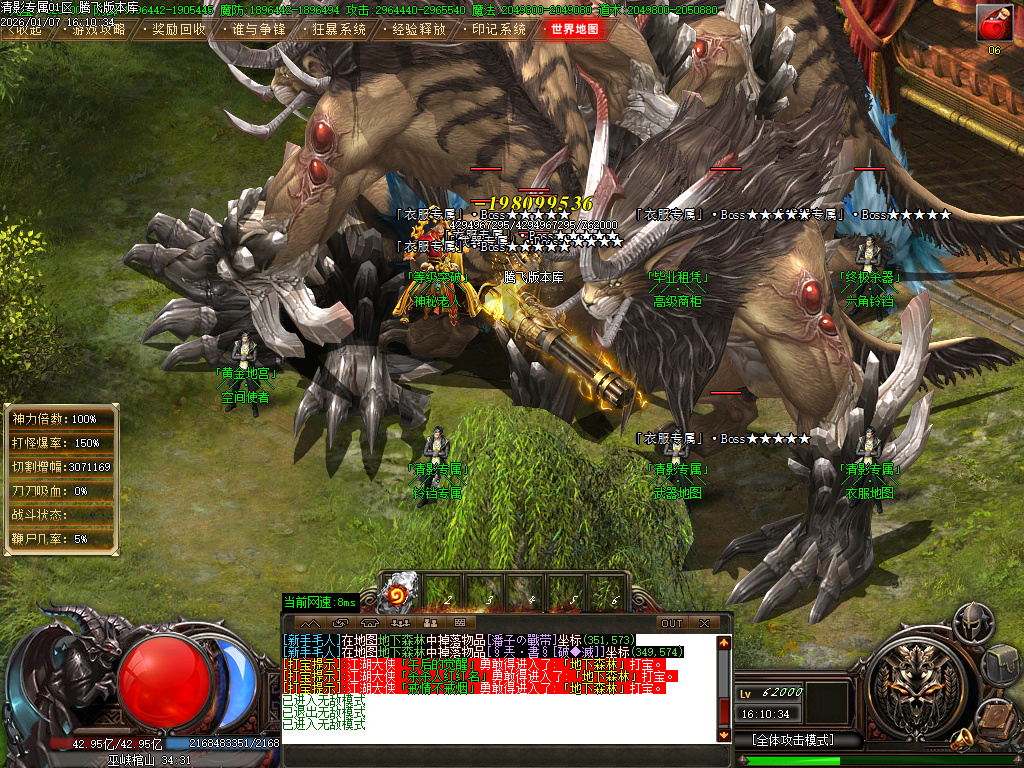Select hotbar slot 1 with the swirl item
The width and height of the screenshot is (1024, 768).
(x=401, y=590)
